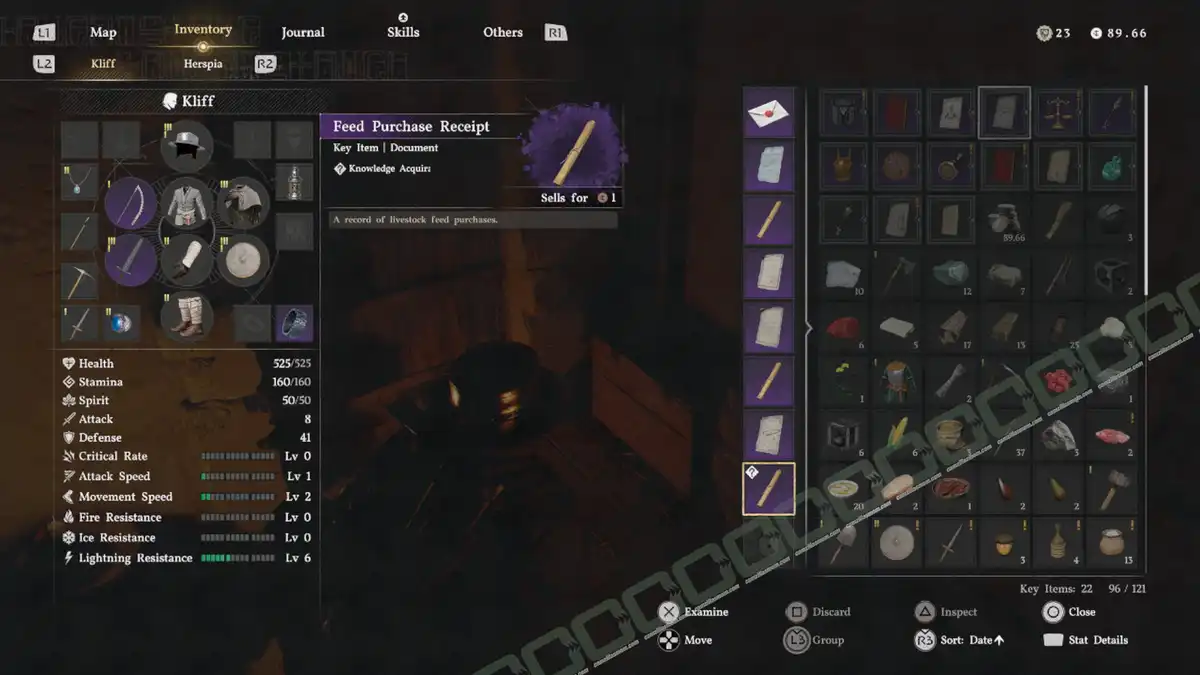Switch to the Map tab
This screenshot has height=675, width=1200.
(x=103, y=32)
